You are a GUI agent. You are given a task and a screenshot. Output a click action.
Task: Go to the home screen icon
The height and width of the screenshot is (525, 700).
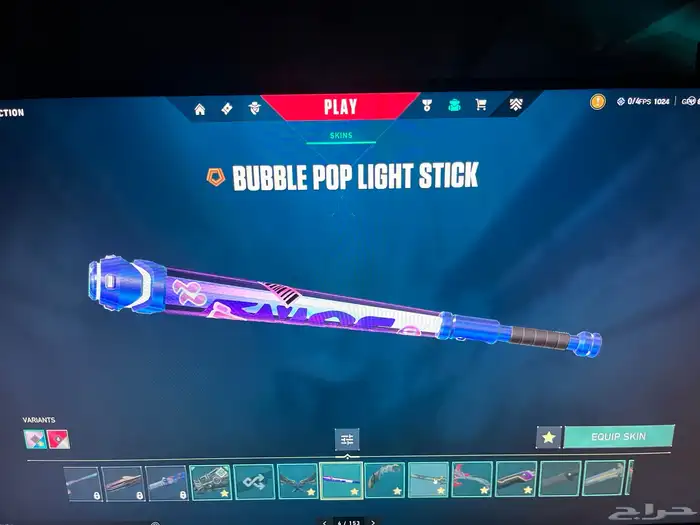200,109
